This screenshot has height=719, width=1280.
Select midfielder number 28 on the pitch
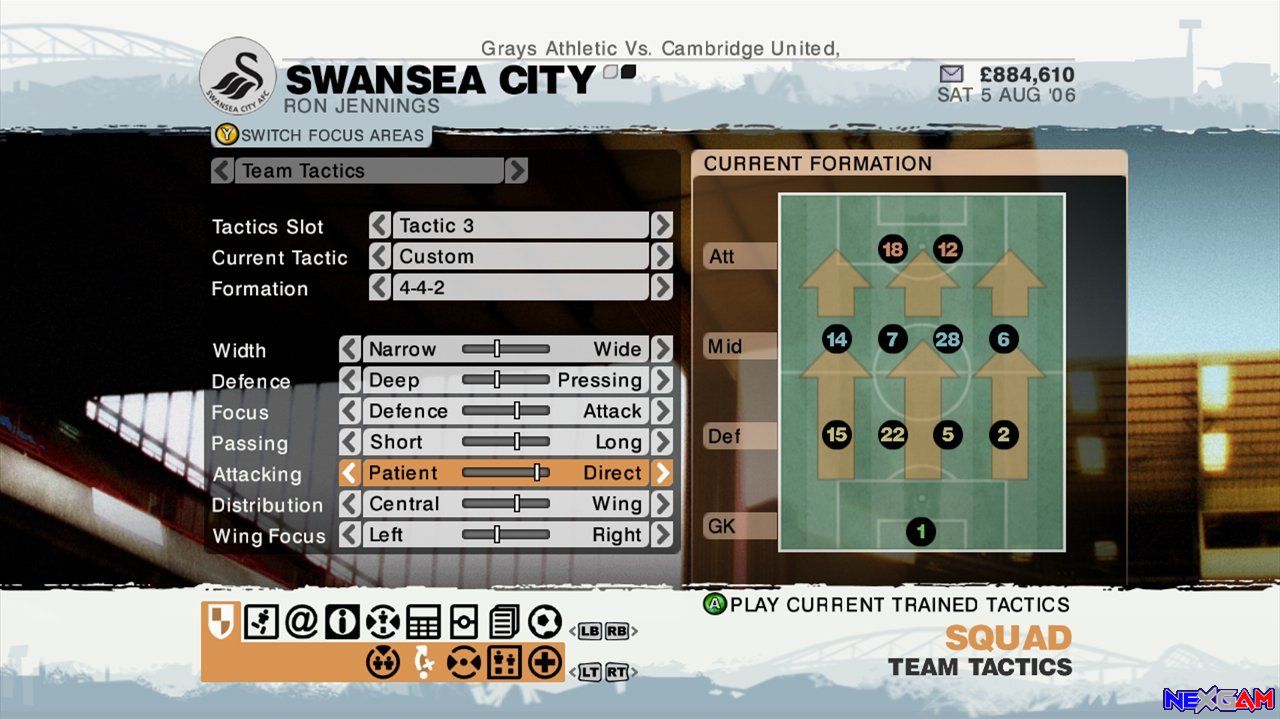[947, 340]
